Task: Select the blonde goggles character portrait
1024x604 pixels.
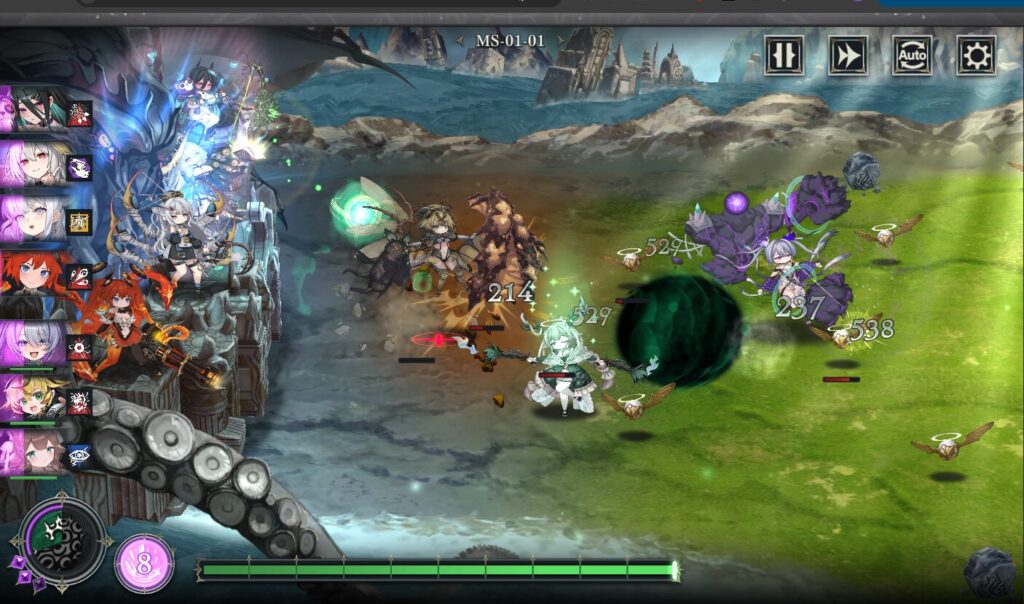Action: (x=38, y=398)
